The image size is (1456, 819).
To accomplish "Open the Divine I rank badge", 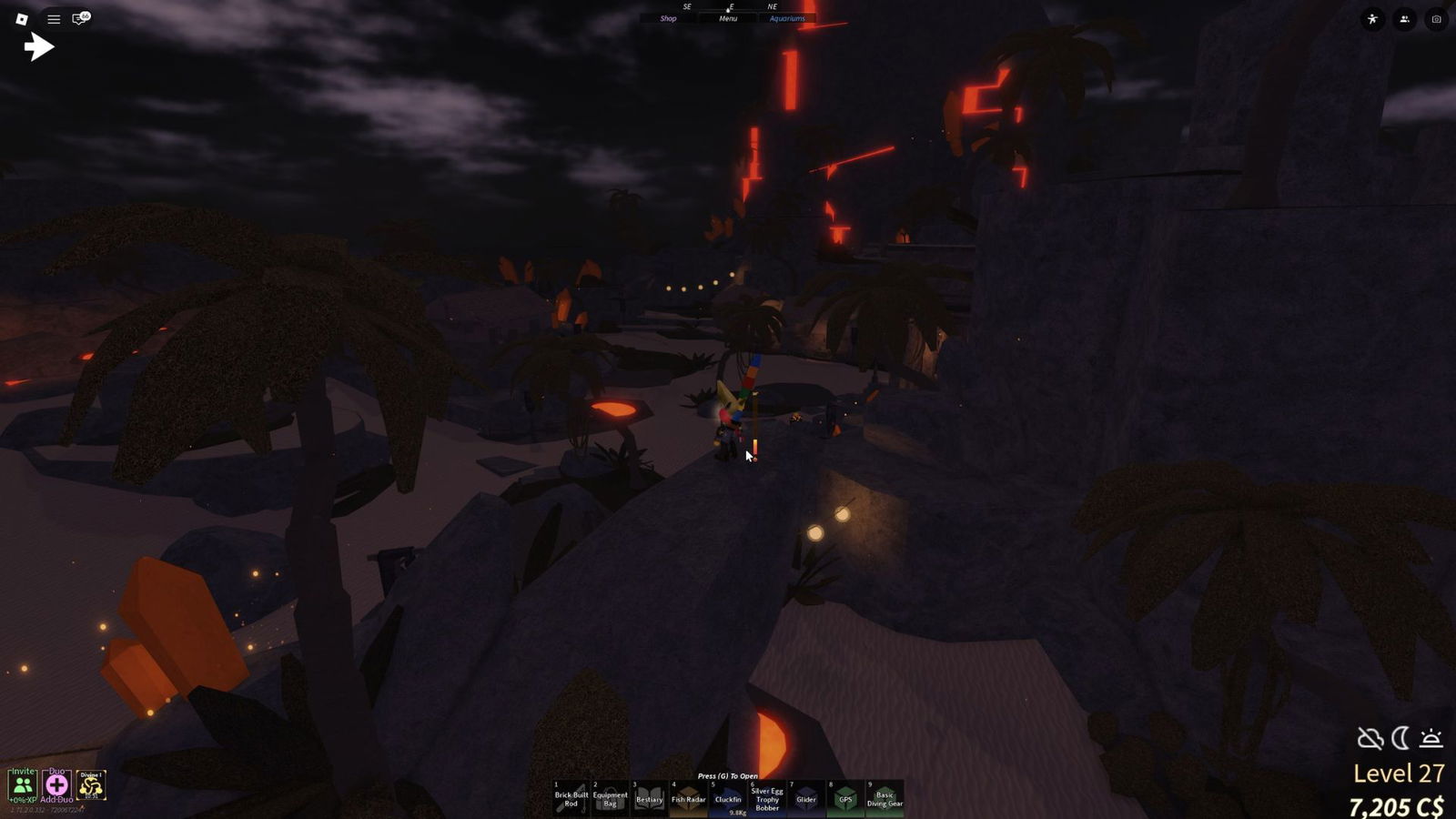I will tap(91, 784).
